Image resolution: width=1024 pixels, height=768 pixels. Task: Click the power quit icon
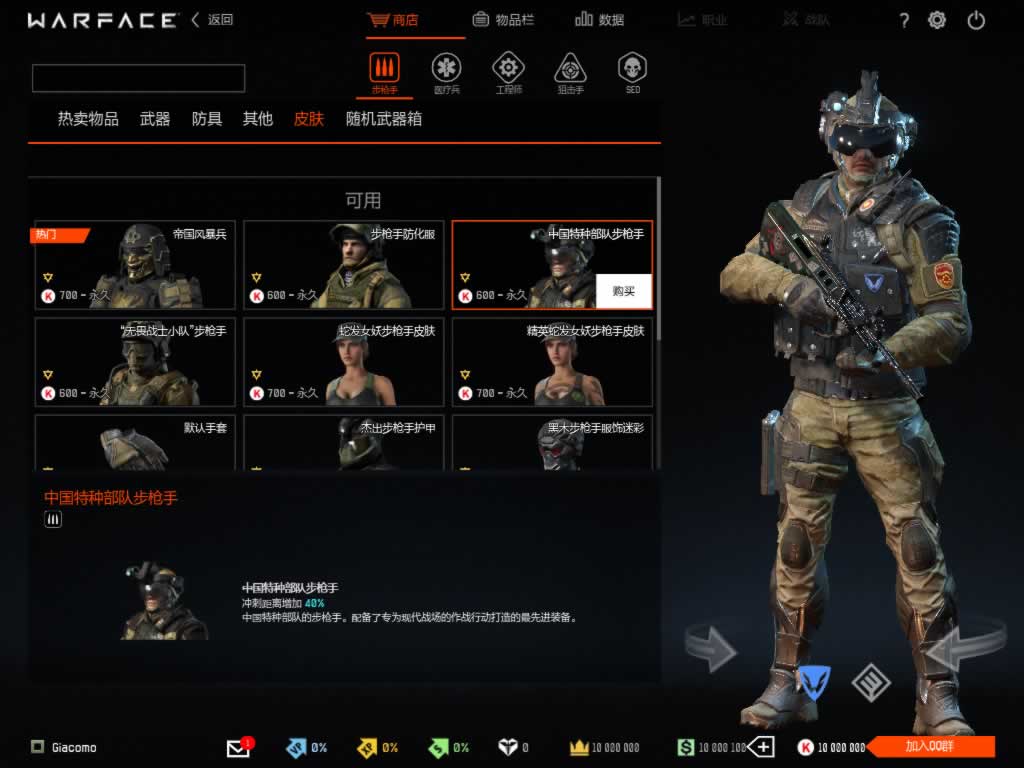(x=976, y=20)
